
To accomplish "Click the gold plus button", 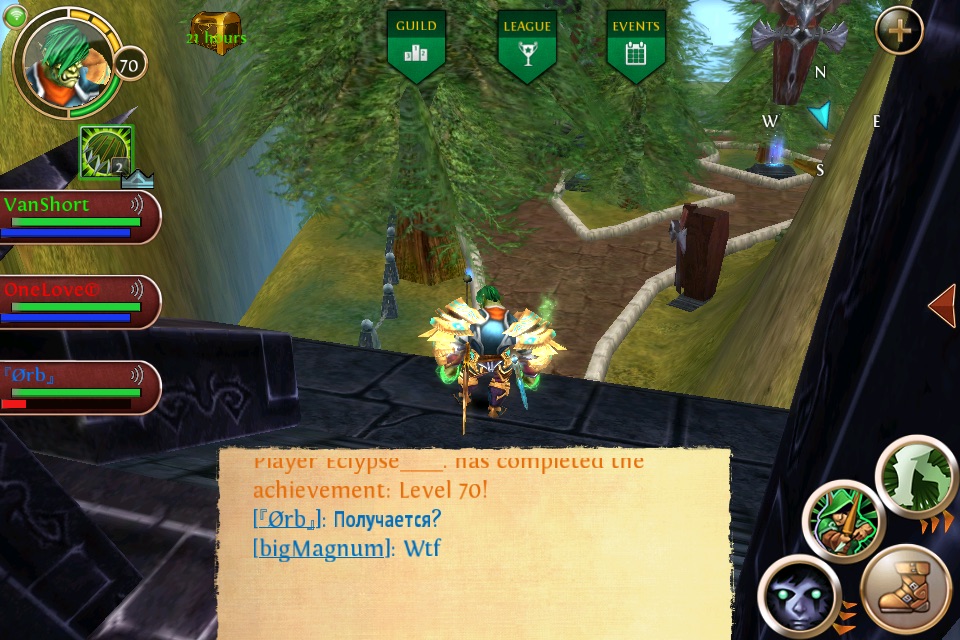I will click(899, 31).
